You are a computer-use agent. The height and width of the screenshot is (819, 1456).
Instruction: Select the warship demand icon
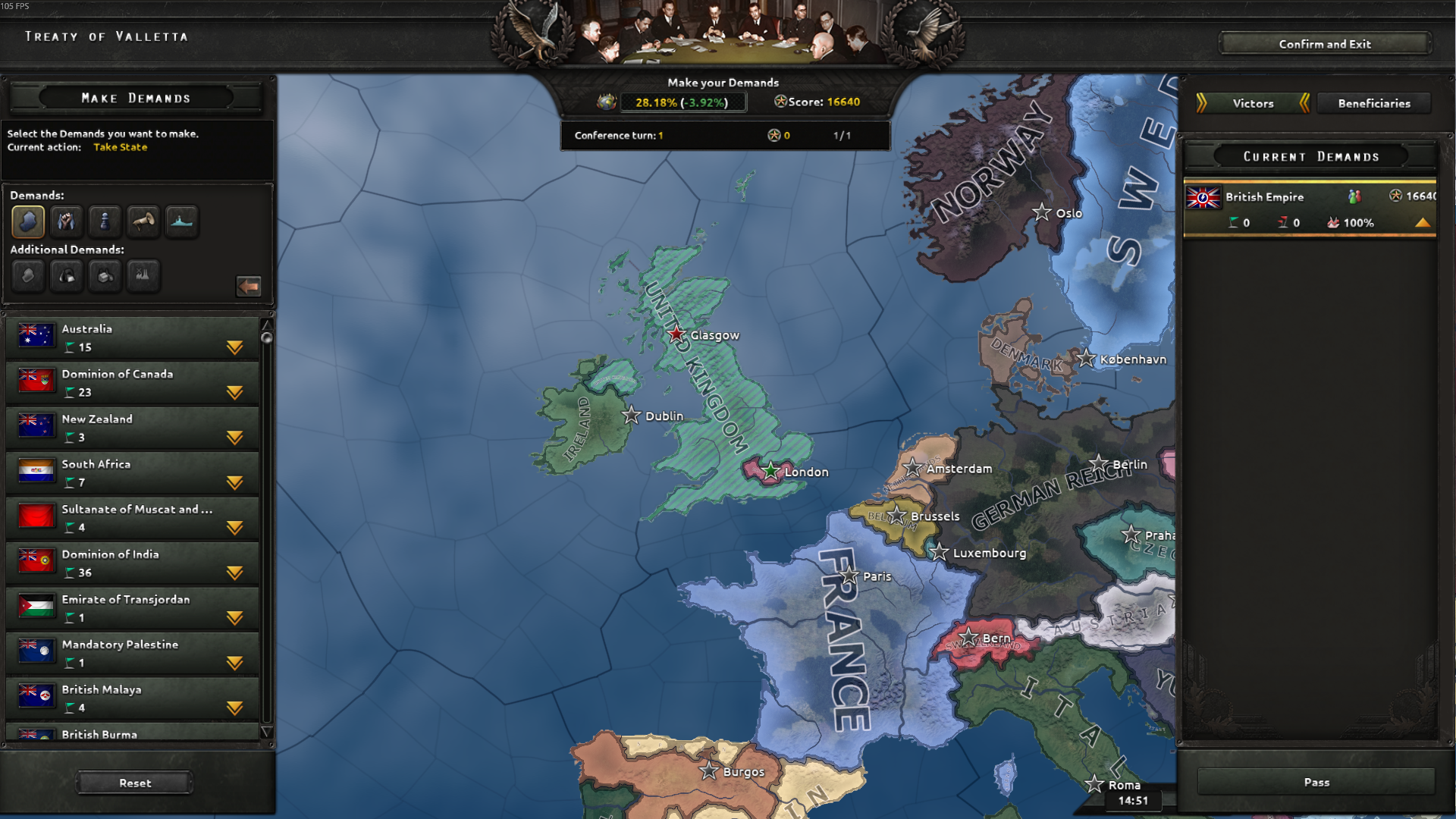coord(182,221)
